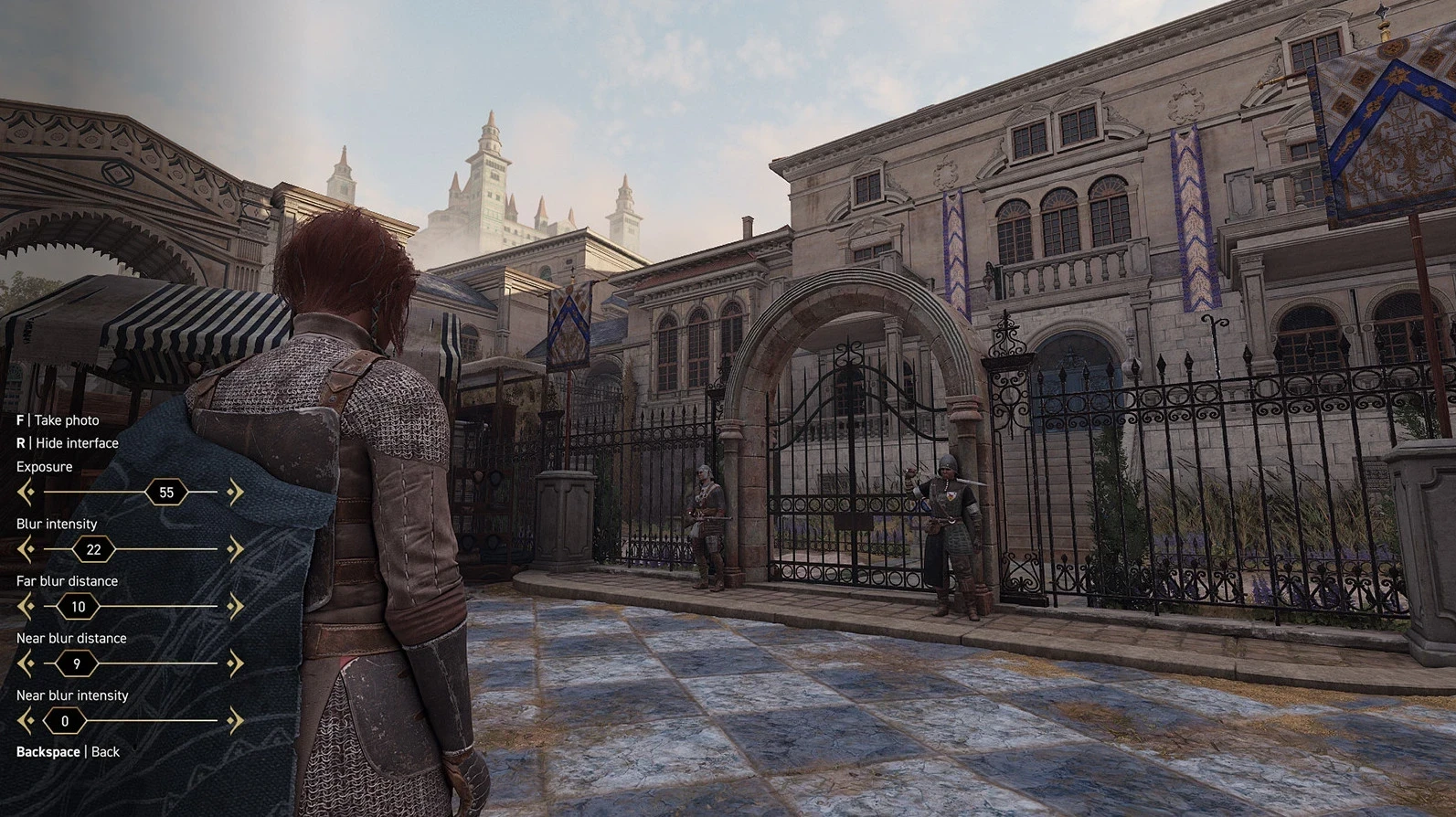Lower Near blur intensity with left arrow

[26, 721]
